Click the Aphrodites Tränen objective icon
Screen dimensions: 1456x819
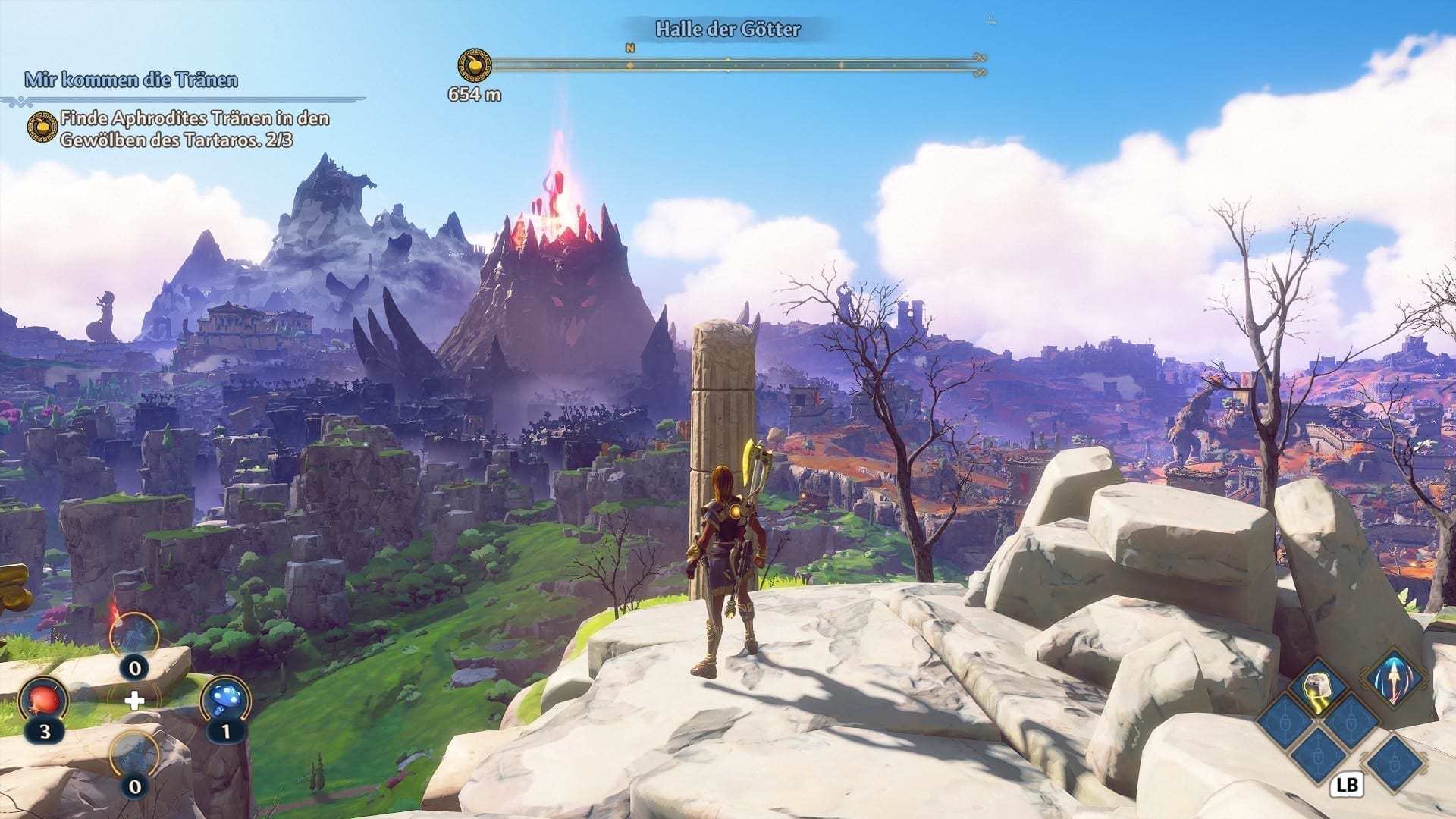point(42,128)
